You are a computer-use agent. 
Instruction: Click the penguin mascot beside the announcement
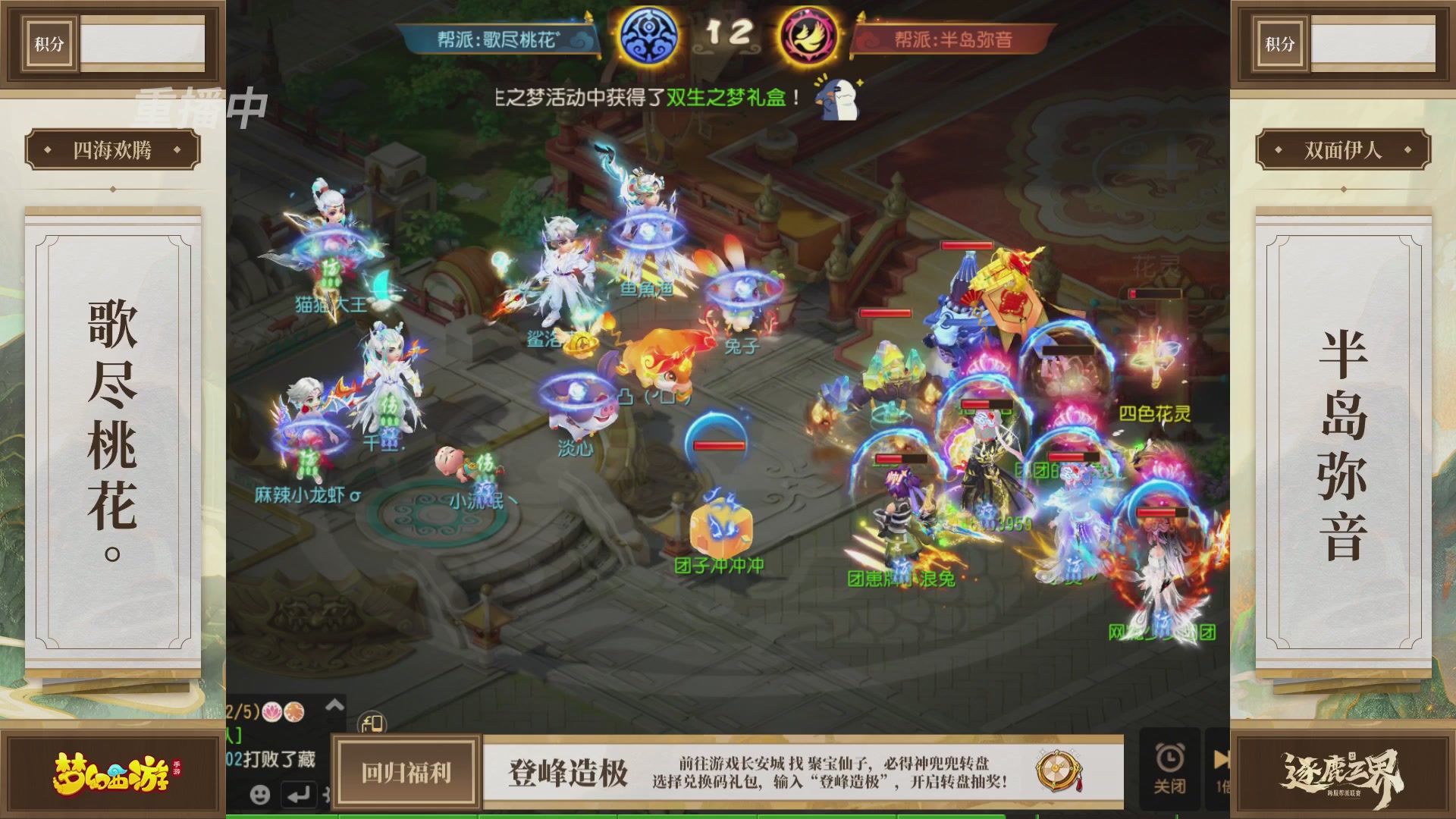click(x=838, y=101)
